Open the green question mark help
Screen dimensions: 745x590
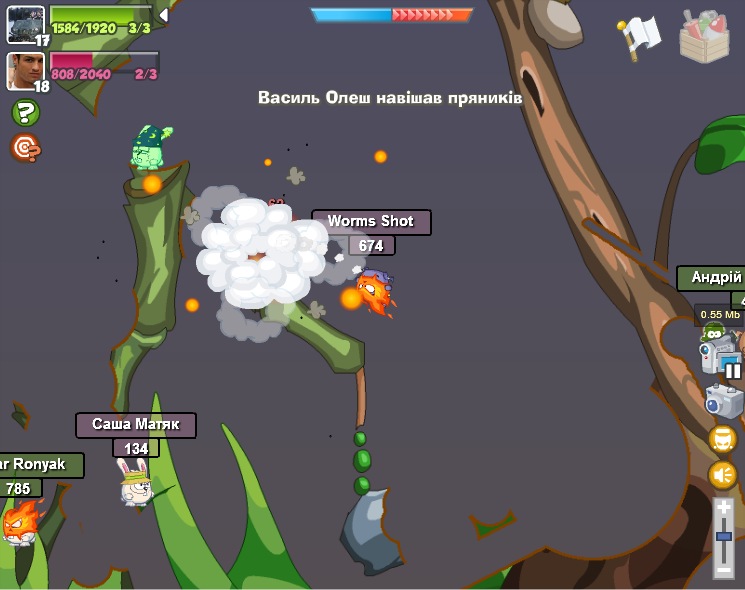pos(25,113)
